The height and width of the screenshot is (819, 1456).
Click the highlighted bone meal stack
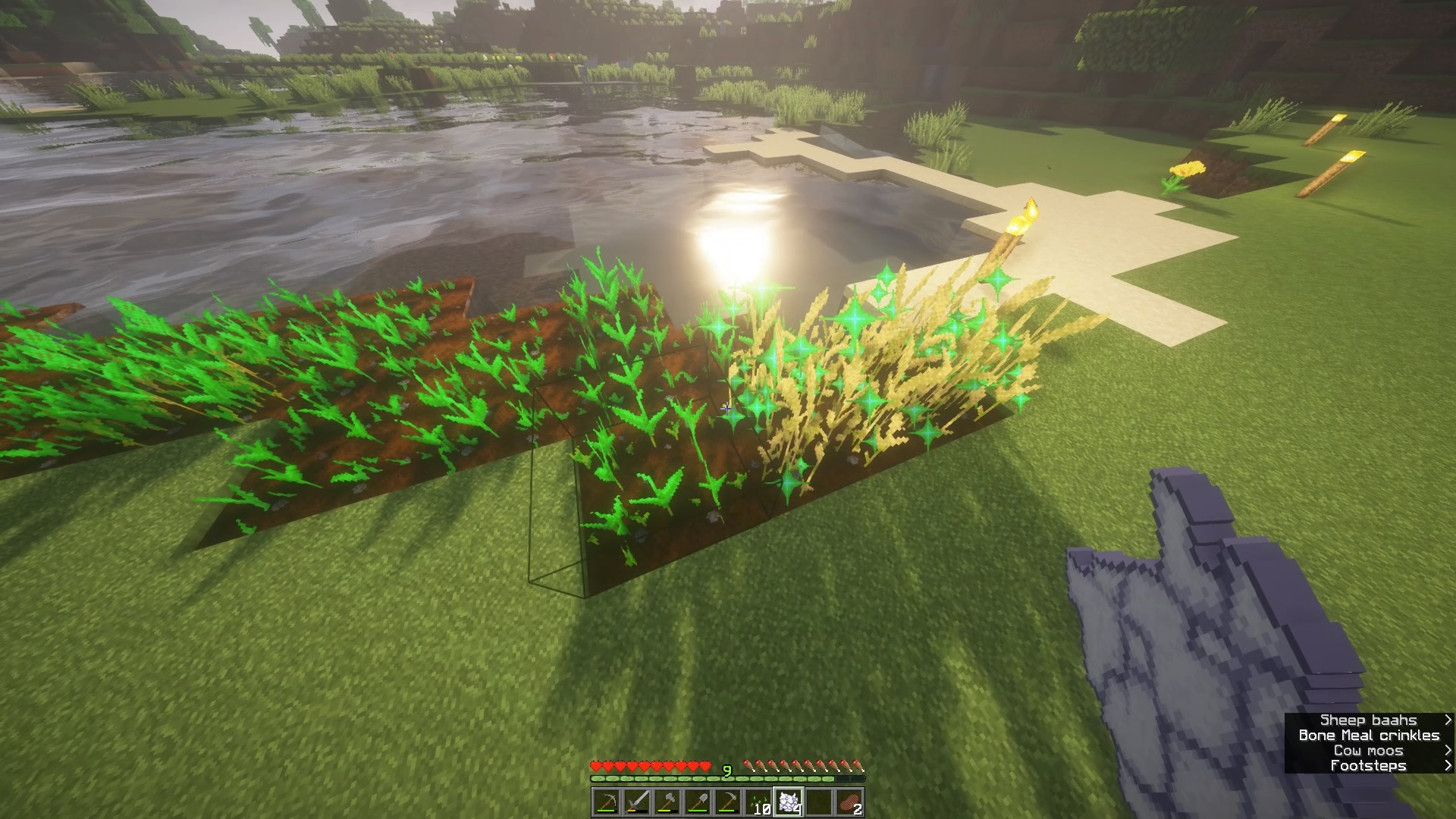(789, 802)
